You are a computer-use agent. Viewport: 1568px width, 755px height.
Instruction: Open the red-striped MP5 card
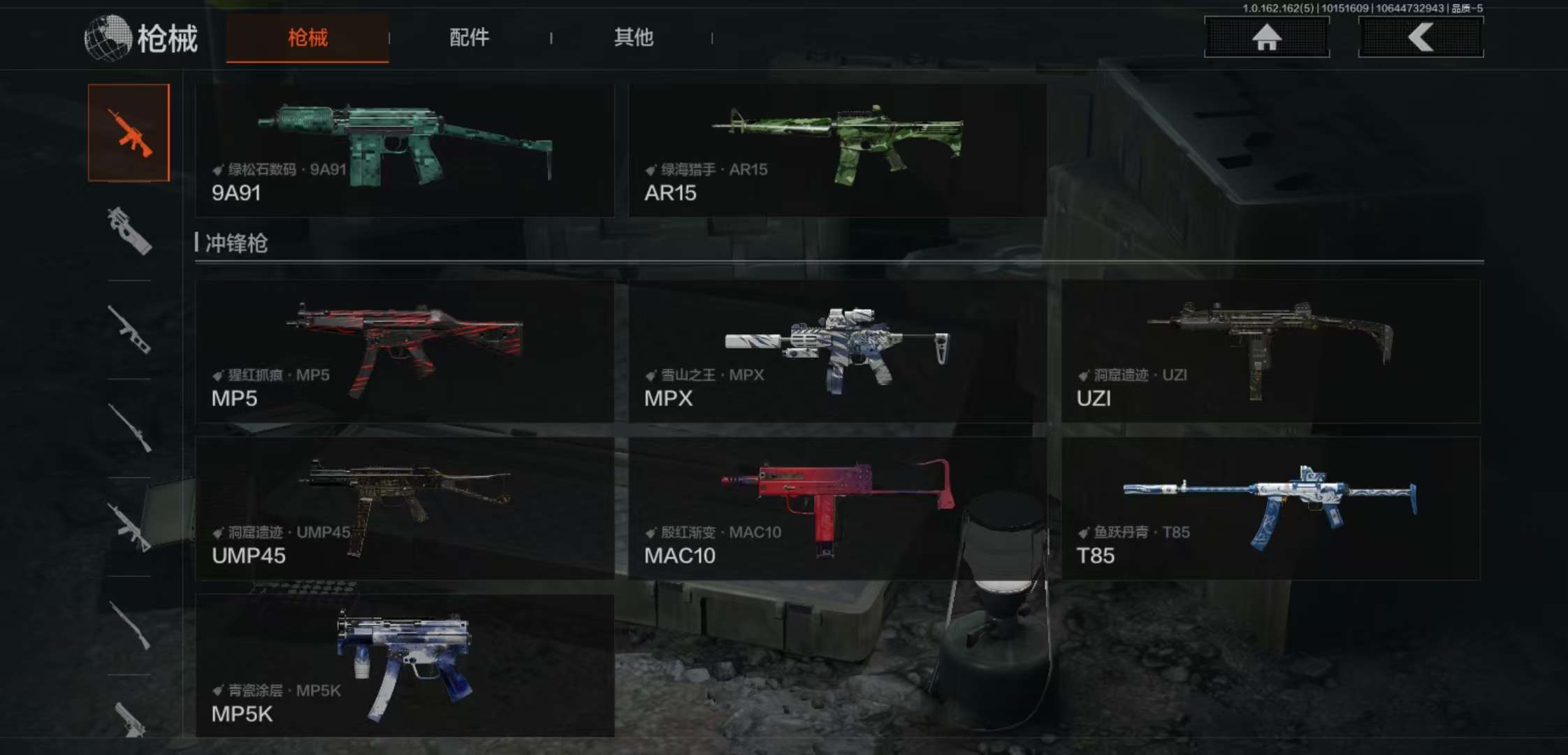[x=405, y=351]
